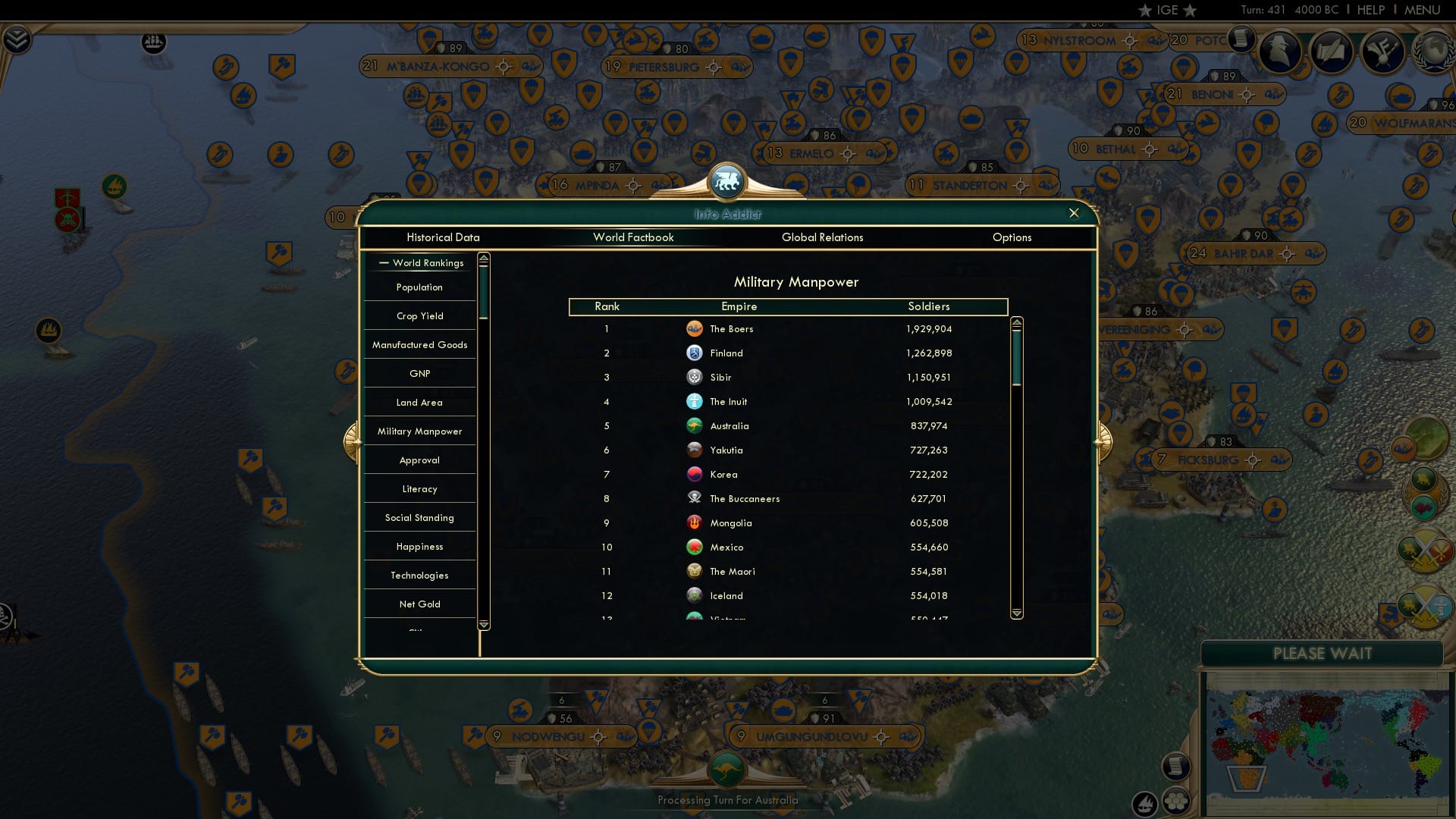Open the Social Policies icon
Screen dimensions: 1456x819
tap(1385, 52)
